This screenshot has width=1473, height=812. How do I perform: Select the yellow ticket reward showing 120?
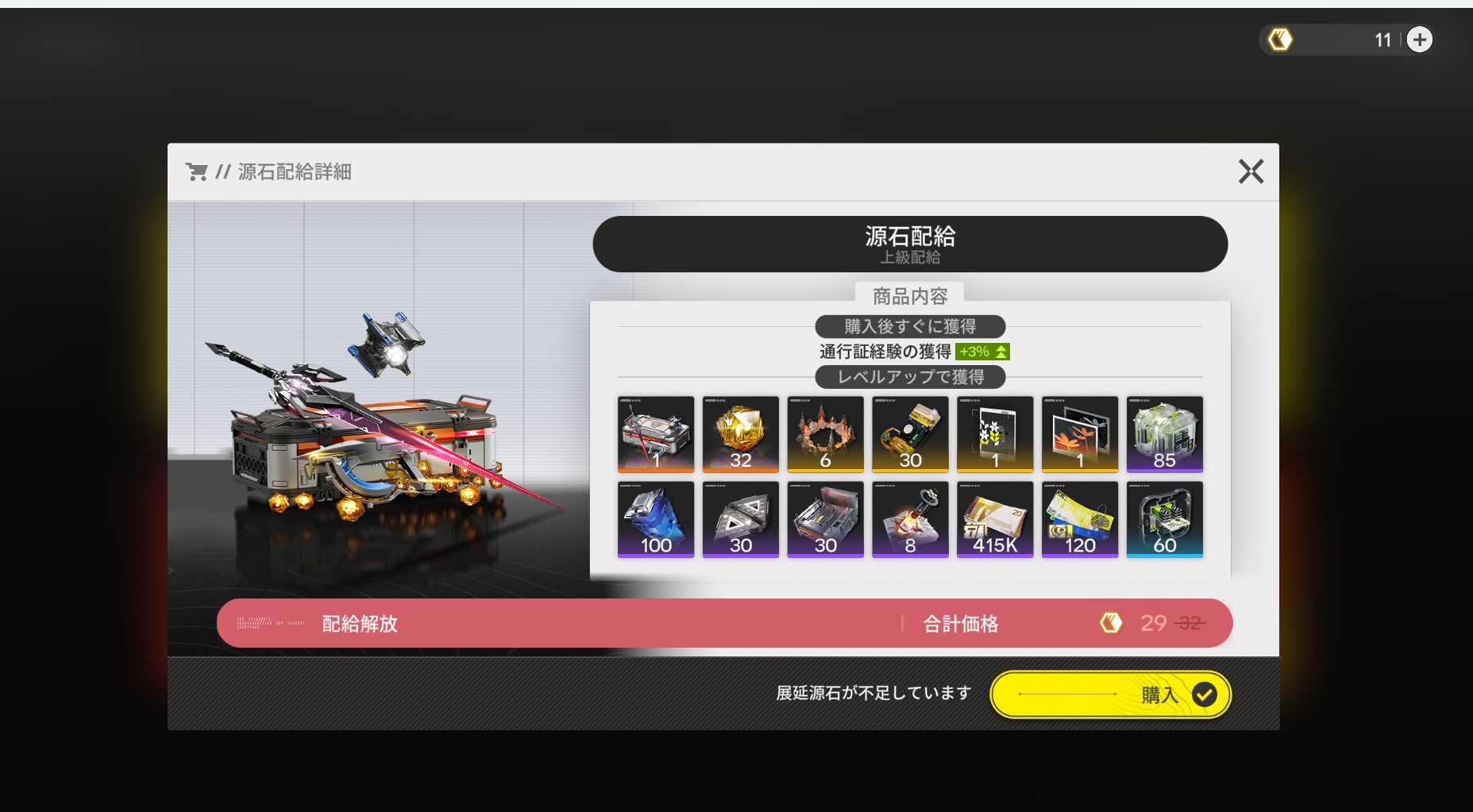(1080, 519)
